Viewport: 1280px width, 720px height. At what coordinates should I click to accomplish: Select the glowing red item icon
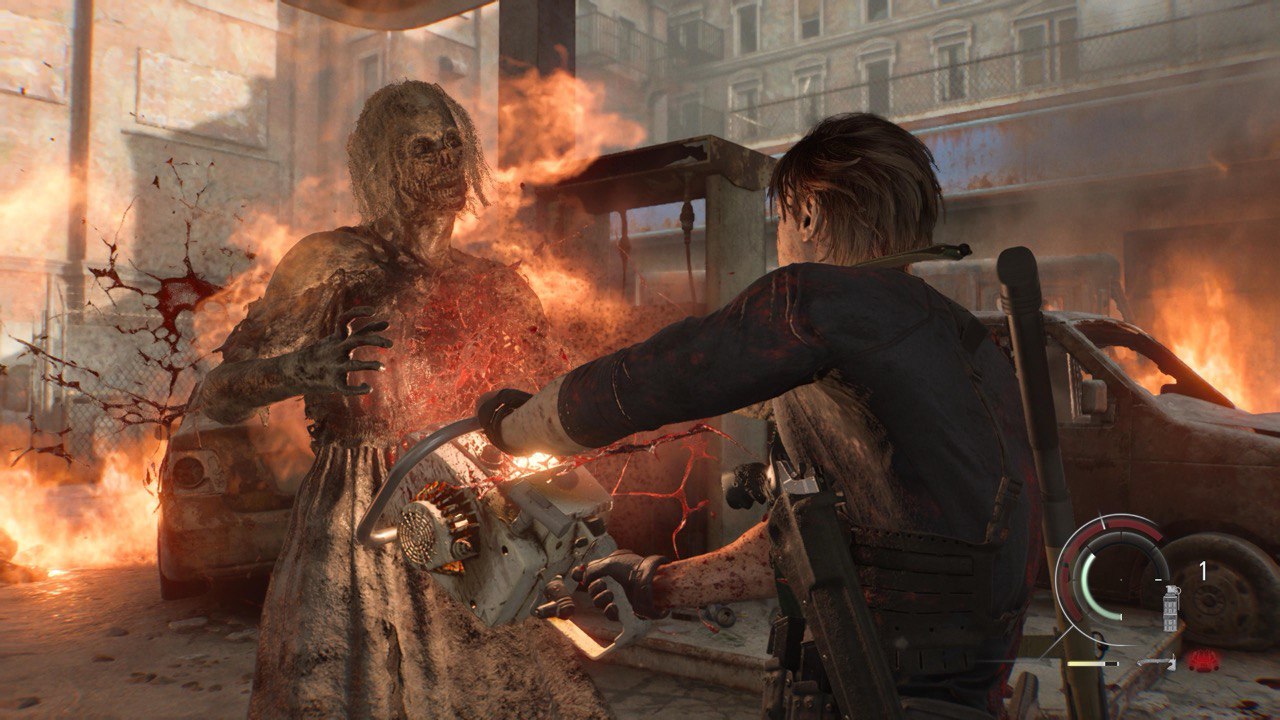pyautogui.click(x=1203, y=661)
